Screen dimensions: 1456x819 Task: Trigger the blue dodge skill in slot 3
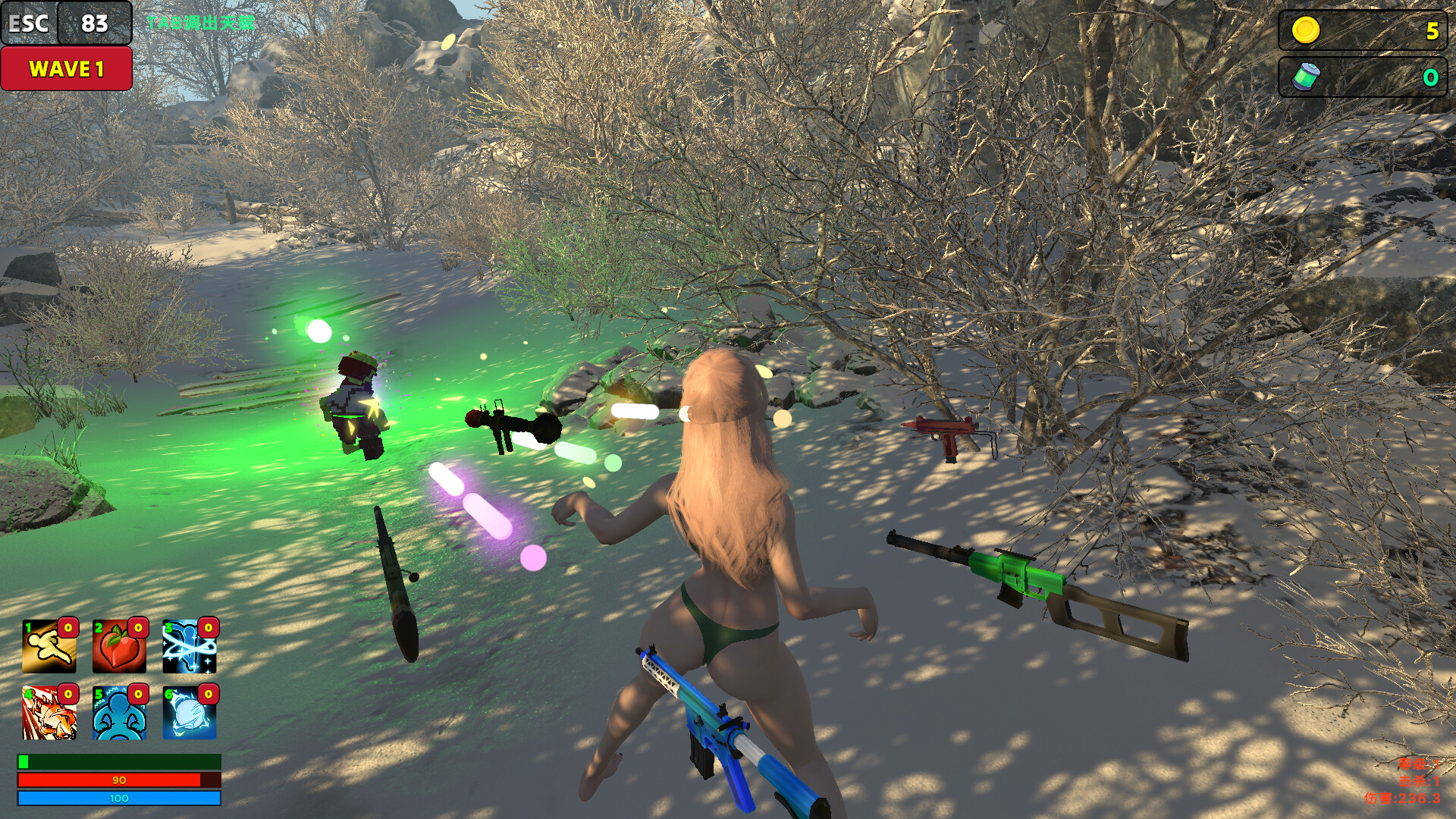coord(188,647)
